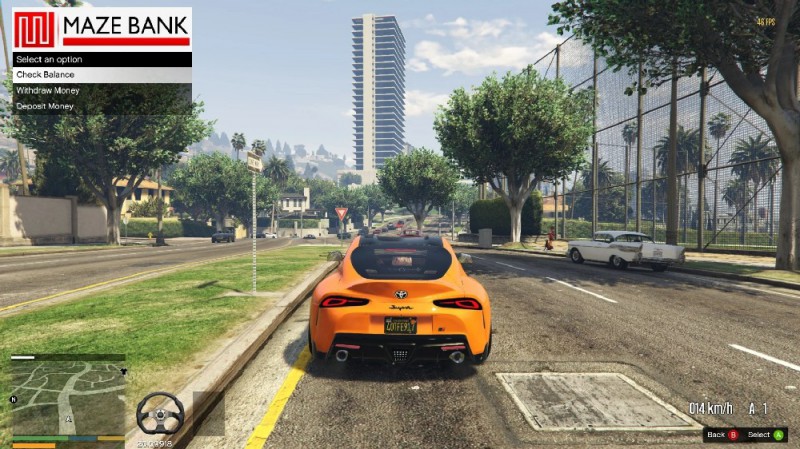
Task: Click the minimap in the corner
Action: tap(68, 397)
